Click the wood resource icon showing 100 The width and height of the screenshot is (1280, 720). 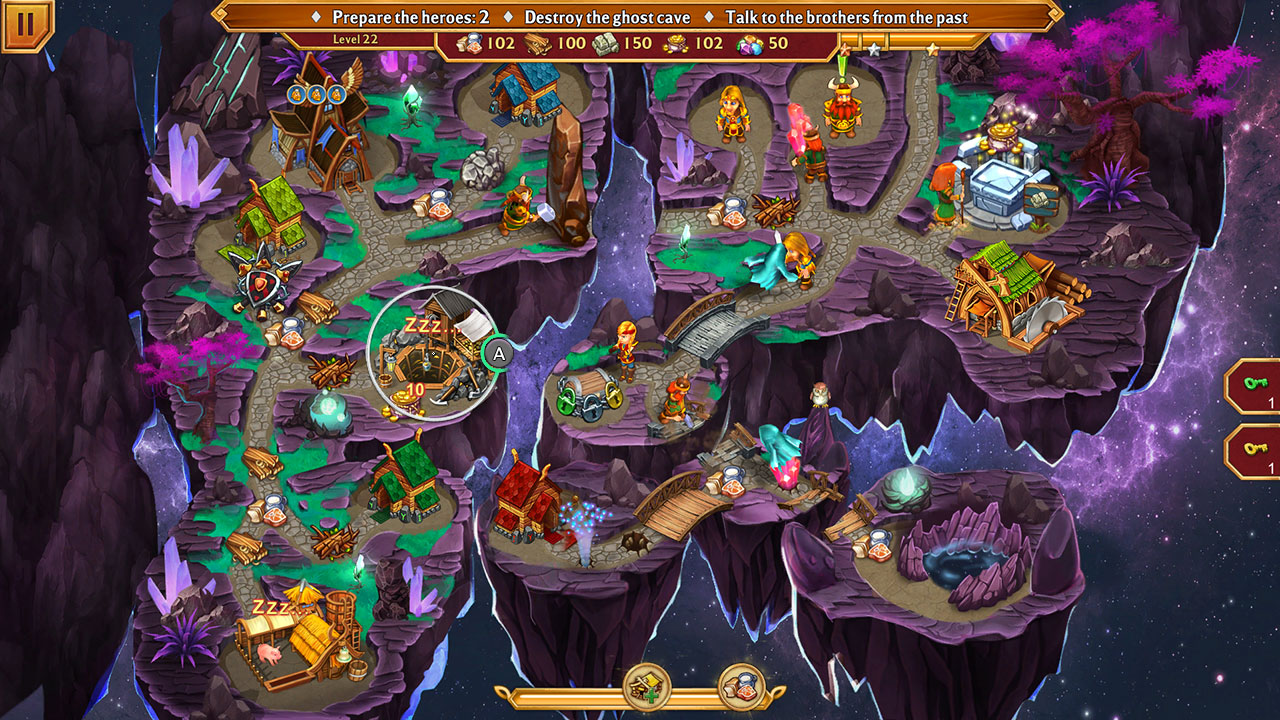tap(537, 43)
